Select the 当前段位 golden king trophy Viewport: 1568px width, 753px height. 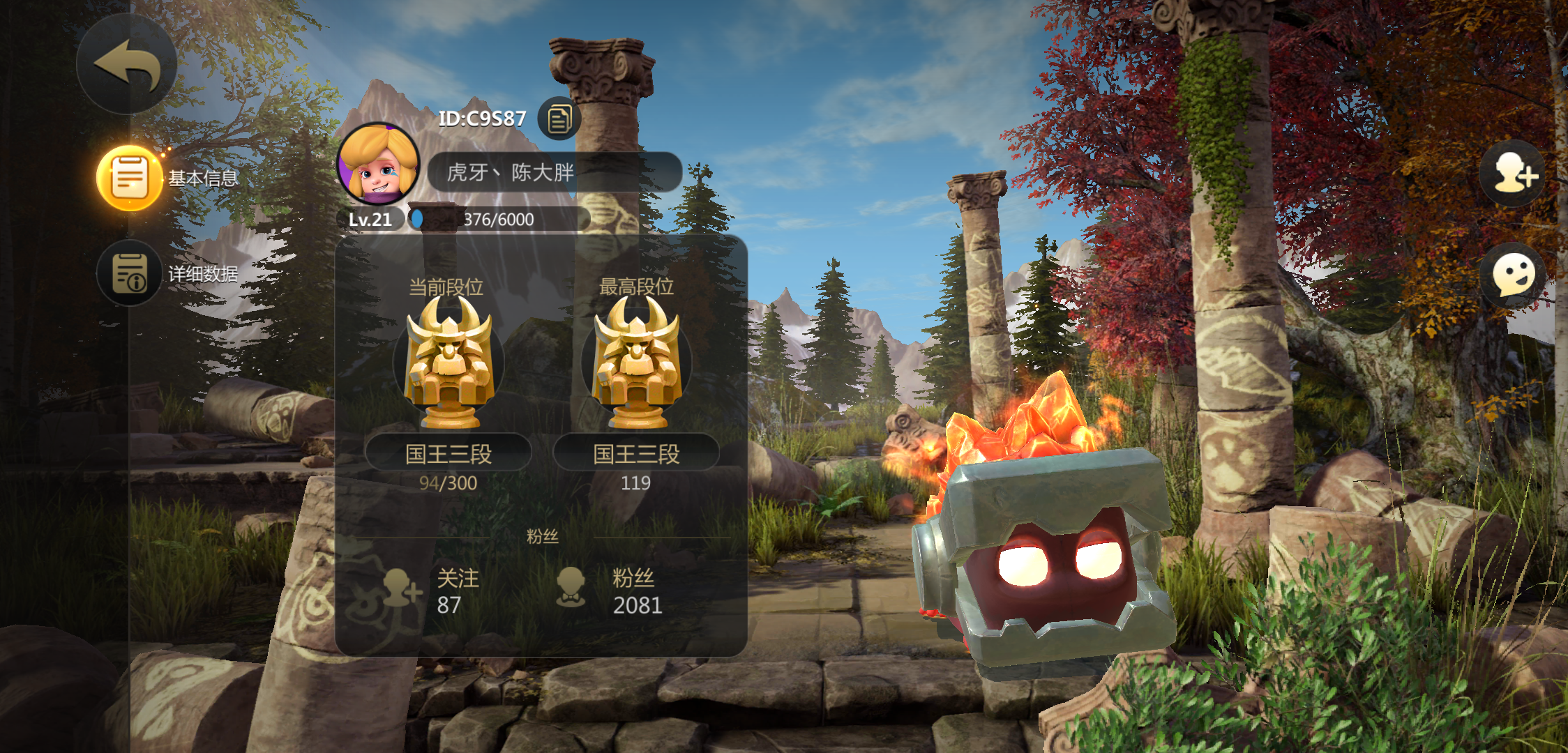point(448,363)
